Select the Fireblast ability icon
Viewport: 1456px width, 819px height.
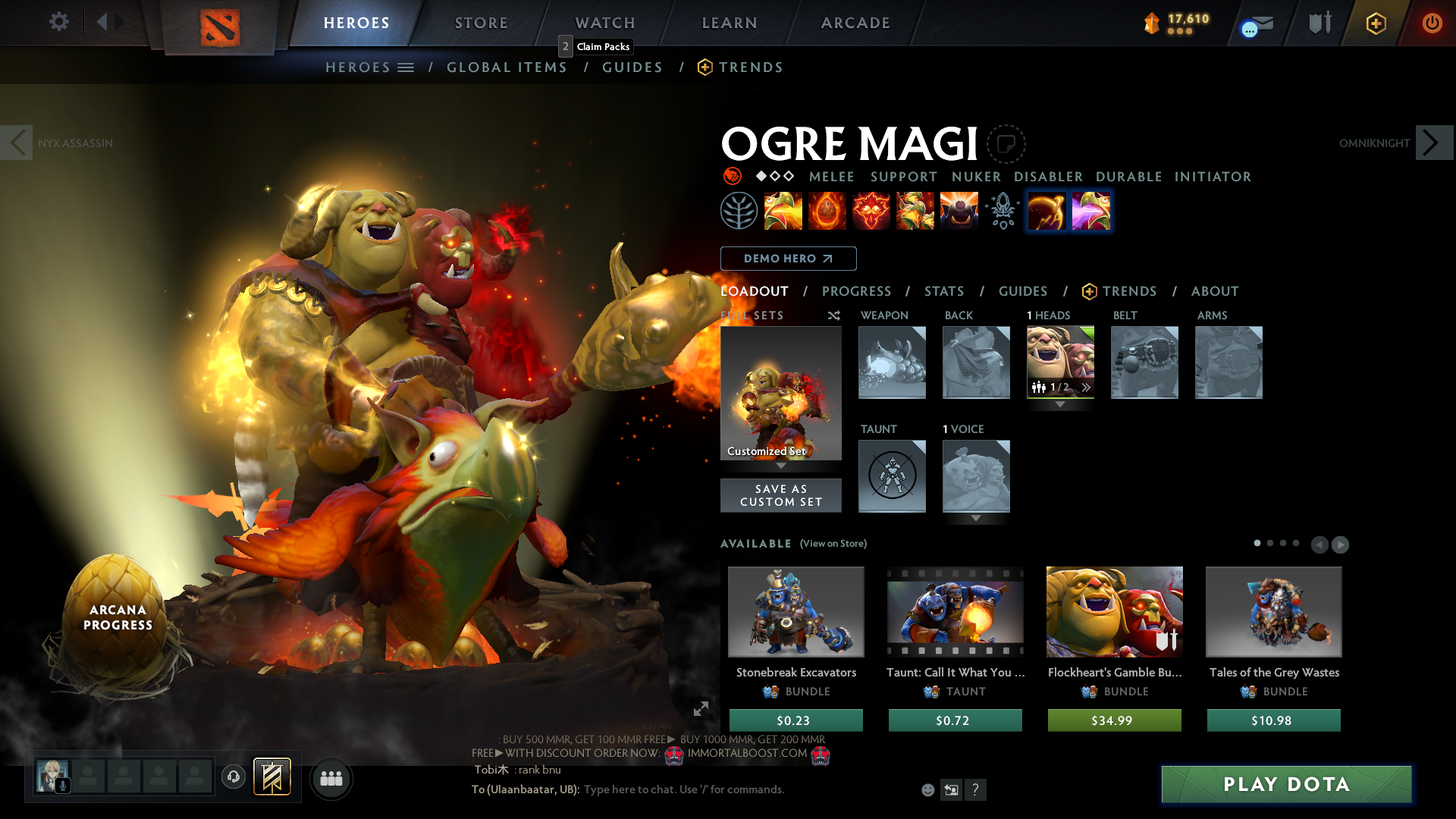(x=783, y=211)
